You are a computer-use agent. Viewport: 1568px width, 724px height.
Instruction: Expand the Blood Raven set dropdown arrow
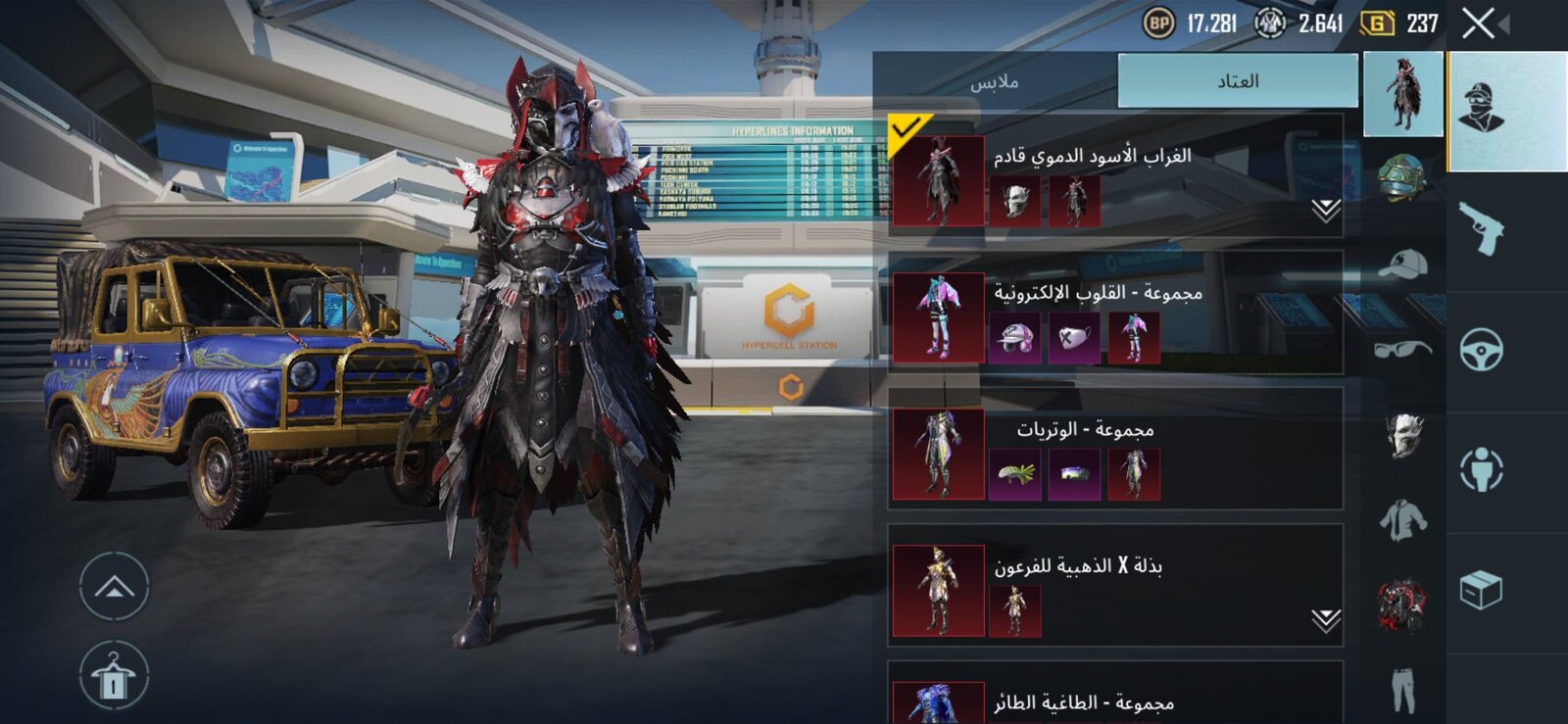(x=1326, y=210)
